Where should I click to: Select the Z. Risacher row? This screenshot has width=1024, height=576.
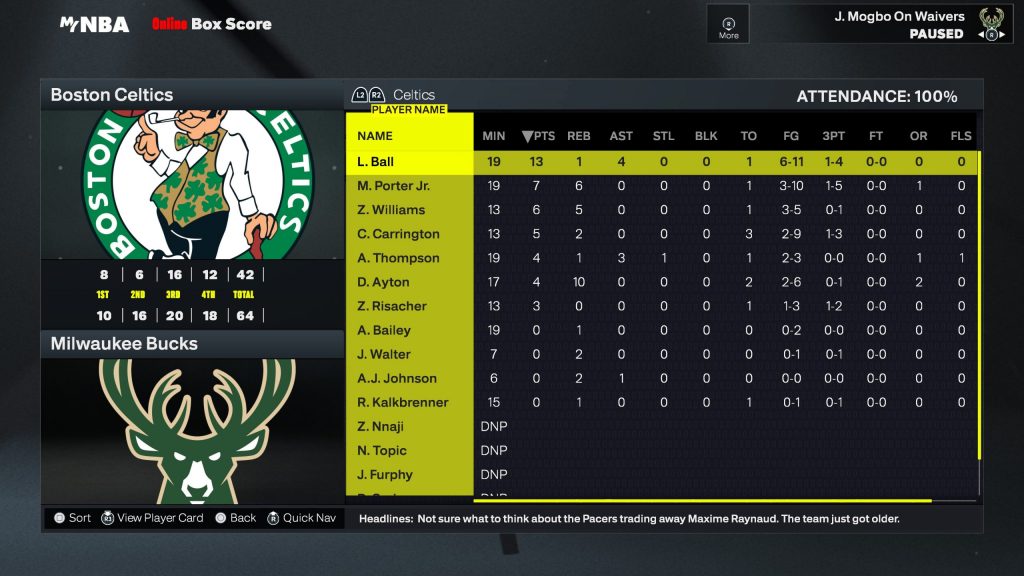[392, 306]
